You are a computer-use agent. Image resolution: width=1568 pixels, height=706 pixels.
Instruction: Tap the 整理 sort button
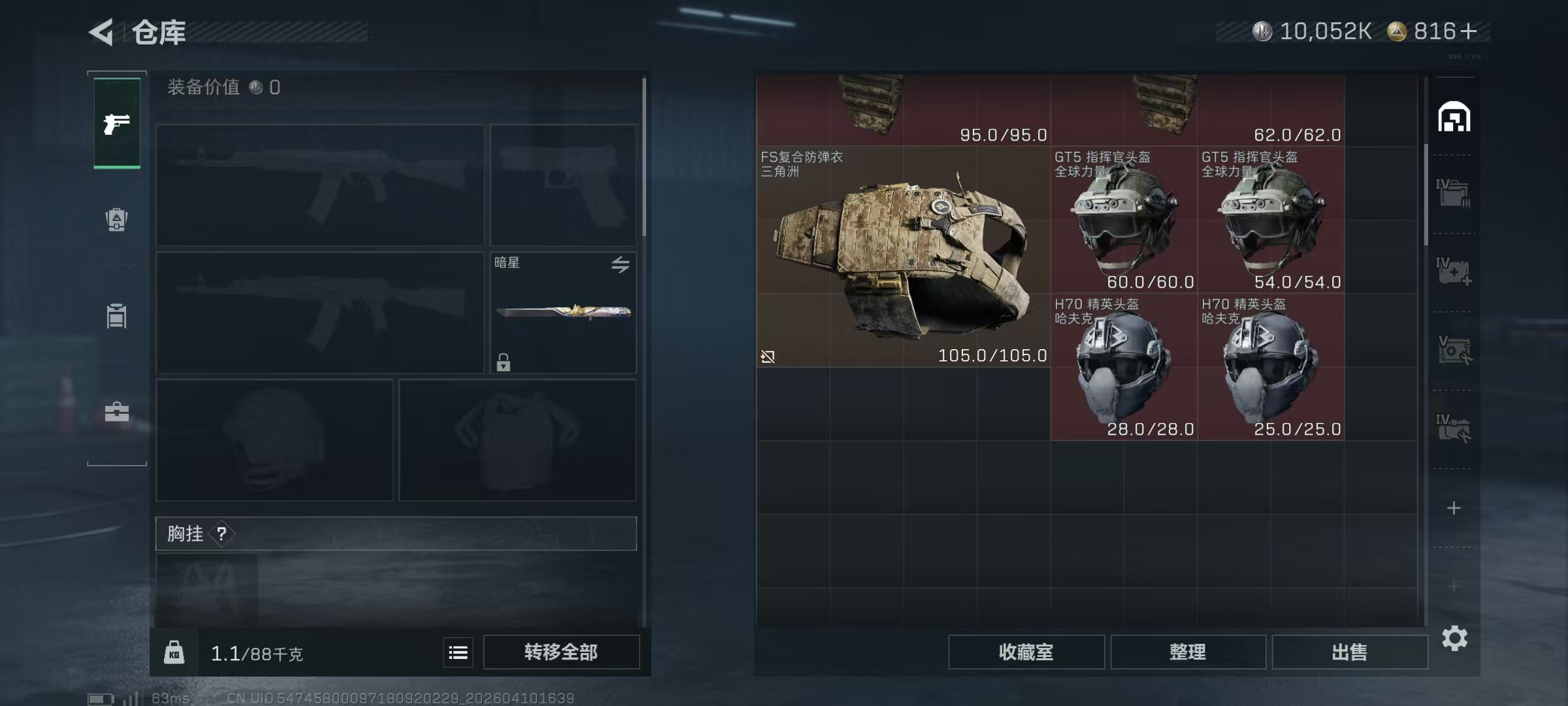tap(1187, 652)
